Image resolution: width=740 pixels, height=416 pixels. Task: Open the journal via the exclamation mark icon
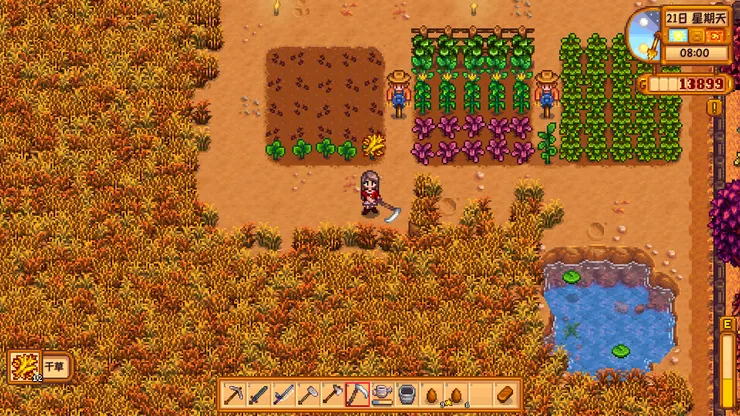pyautogui.click(x=714, y=106)
